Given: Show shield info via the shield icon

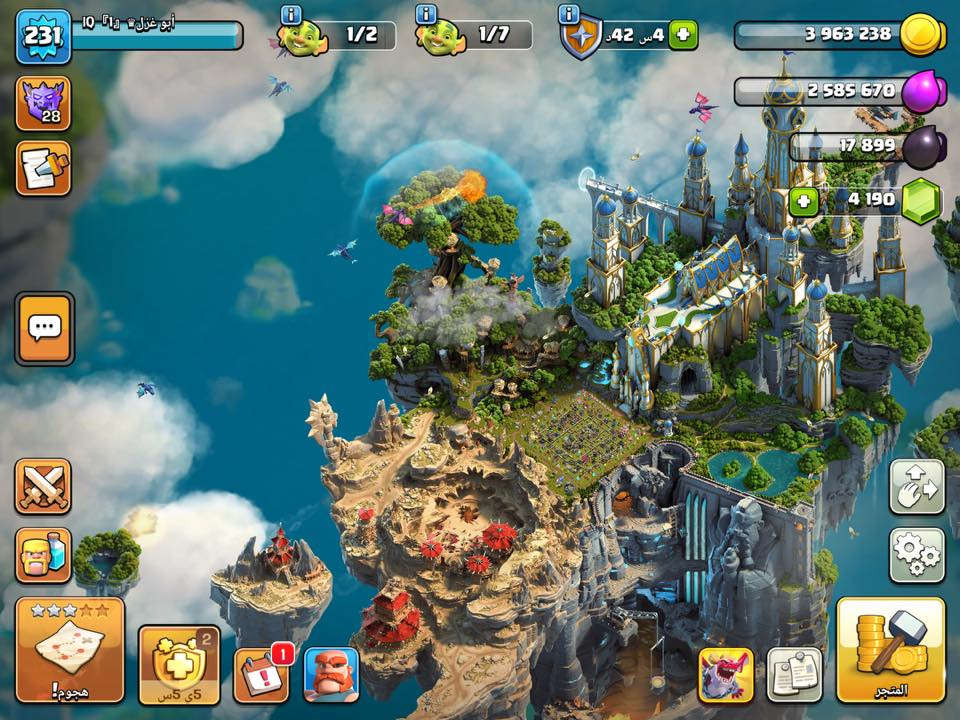Looking at the screenshot, I should coord(580,37).
